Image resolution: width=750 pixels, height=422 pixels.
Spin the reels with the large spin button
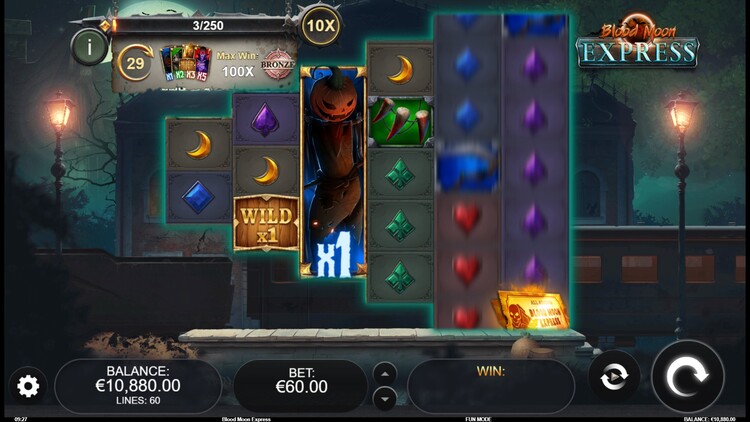[x=687, y=376]
